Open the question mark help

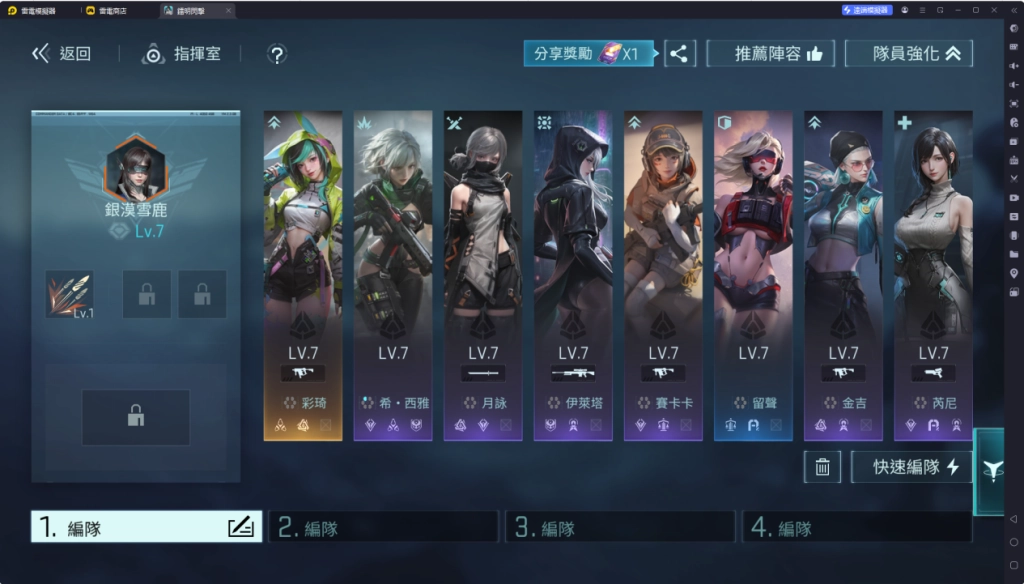(278, 54)
